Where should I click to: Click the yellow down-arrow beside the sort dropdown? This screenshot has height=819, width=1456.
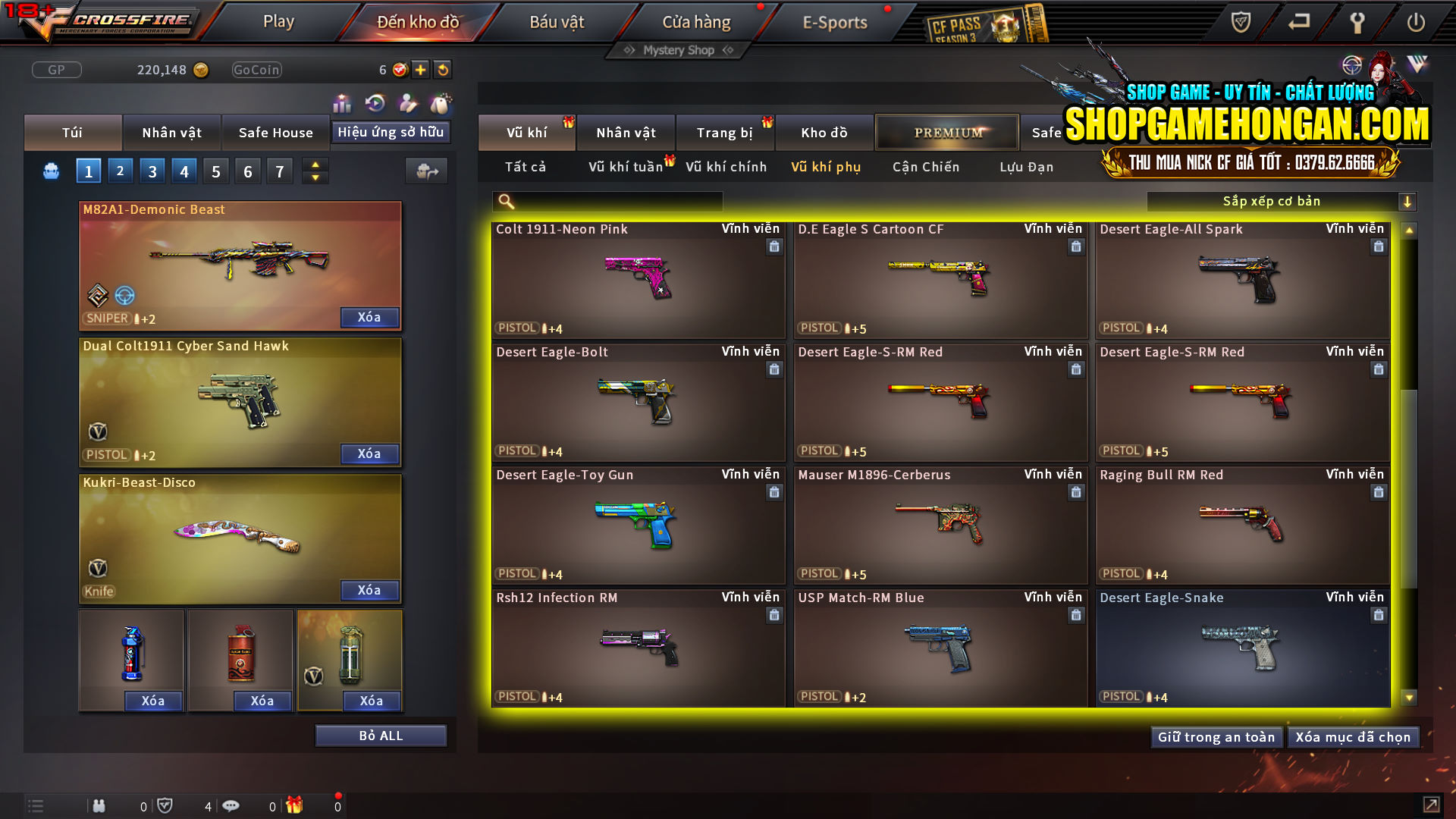pyautogui.click(x=1408, y=201)
